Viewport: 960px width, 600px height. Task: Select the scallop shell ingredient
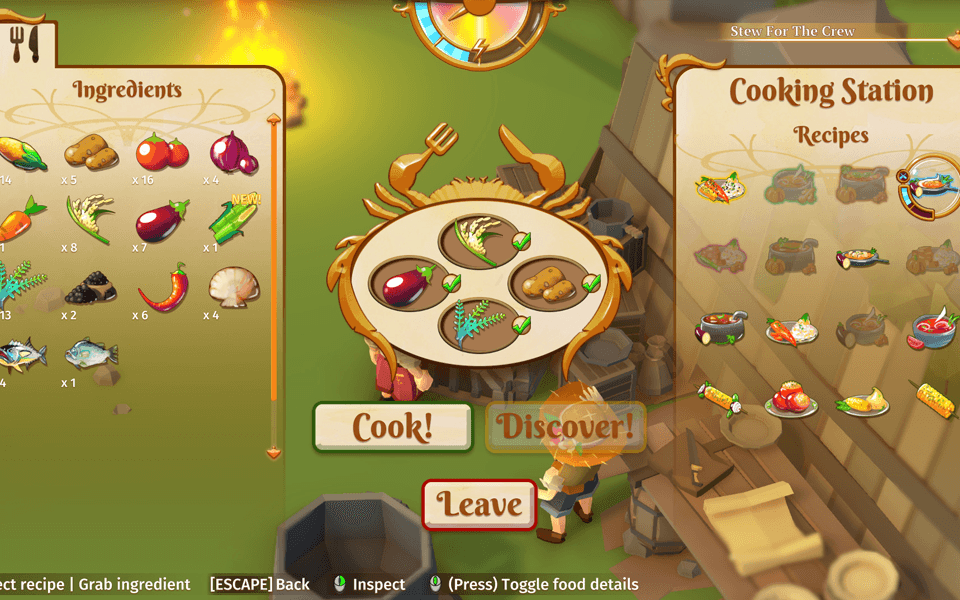point(232,287)
